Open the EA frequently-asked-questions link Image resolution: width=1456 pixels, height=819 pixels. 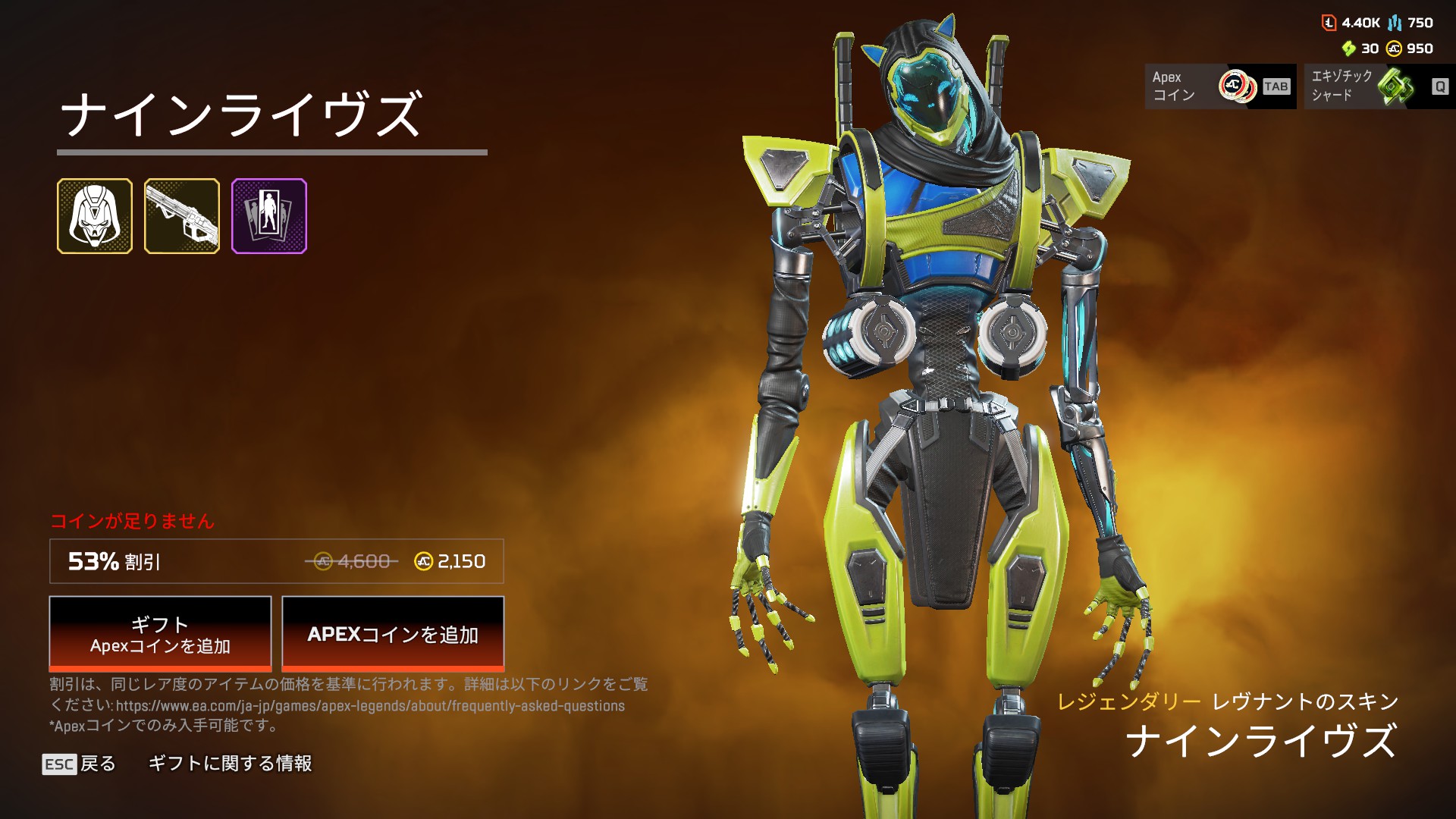coord(370,706)
